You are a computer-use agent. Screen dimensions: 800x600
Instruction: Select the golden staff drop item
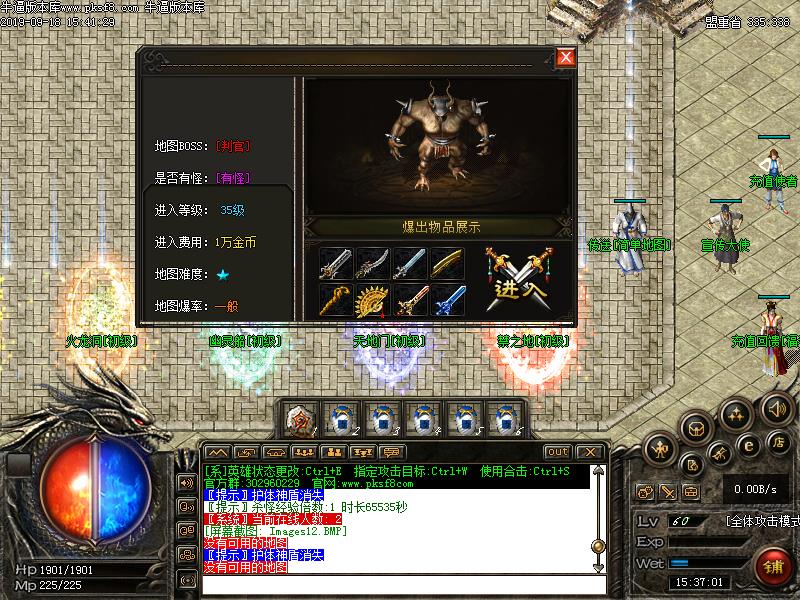pyautogui.click(x=335, y=300)
